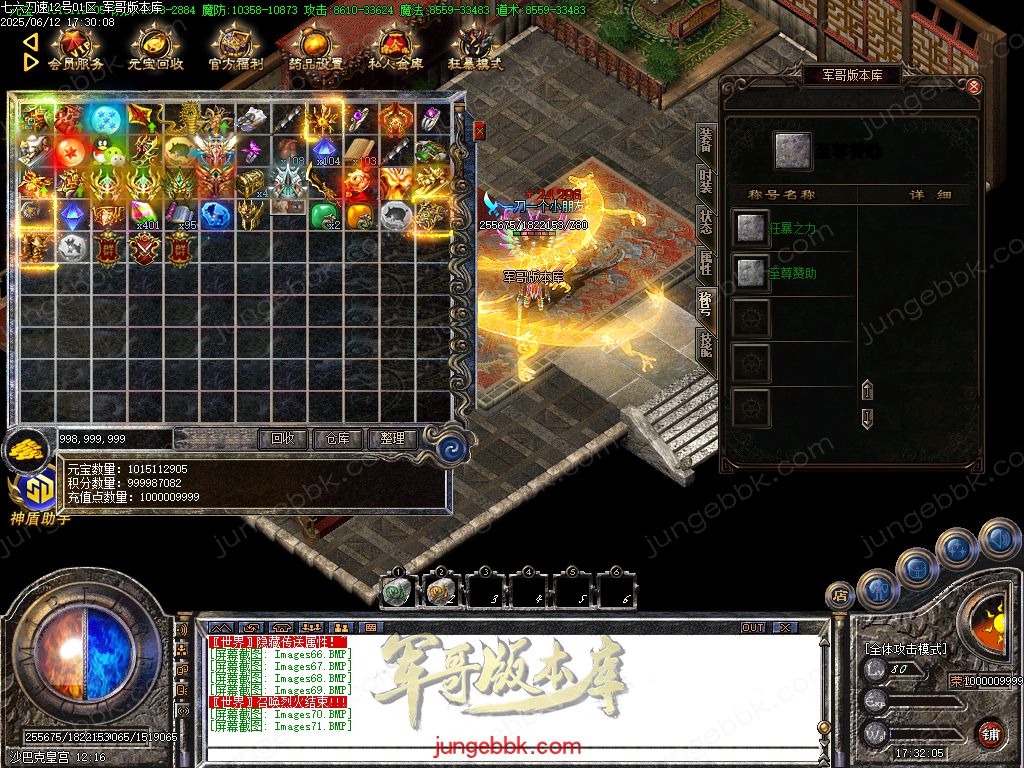Click the OUT button on chat bar
The width and height of the screenshot is (1024, 768).
(753, 627)
